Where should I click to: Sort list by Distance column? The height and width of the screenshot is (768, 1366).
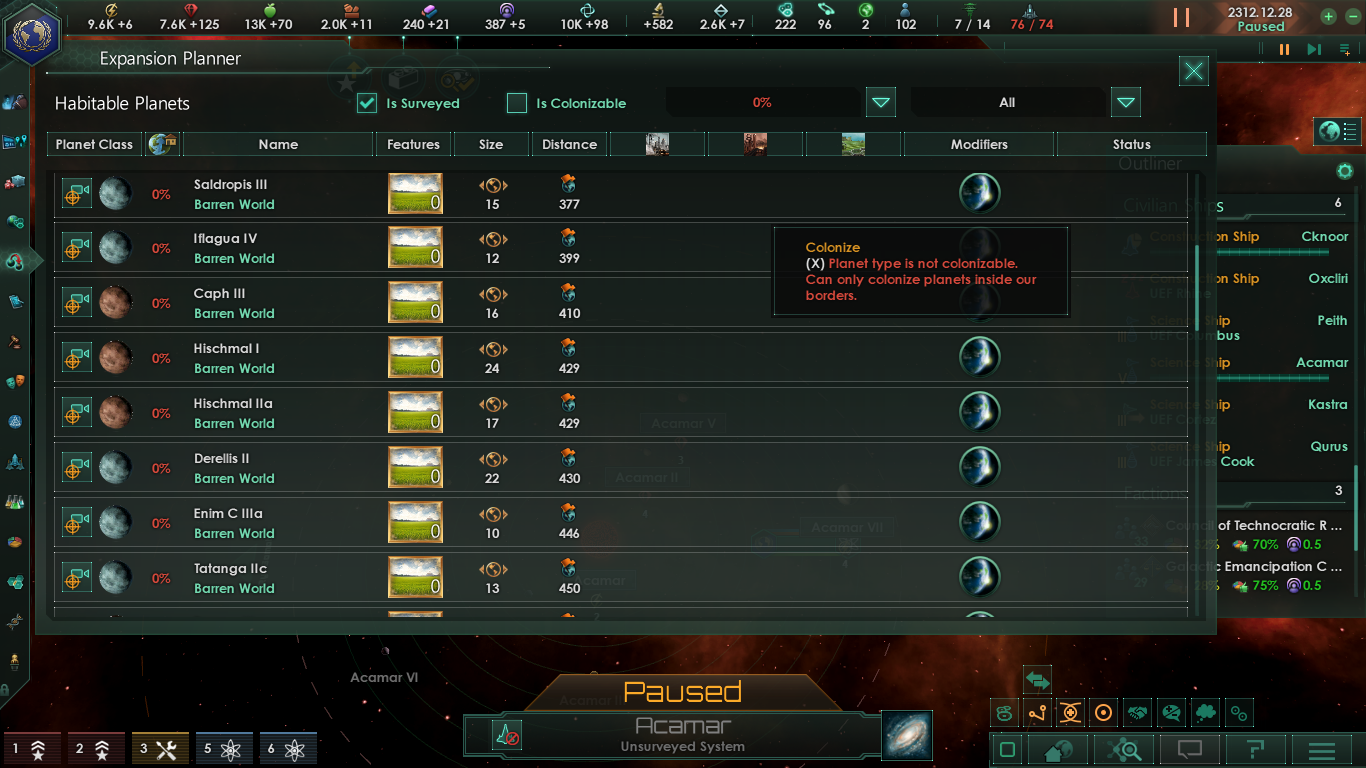(x=569, y=145)
